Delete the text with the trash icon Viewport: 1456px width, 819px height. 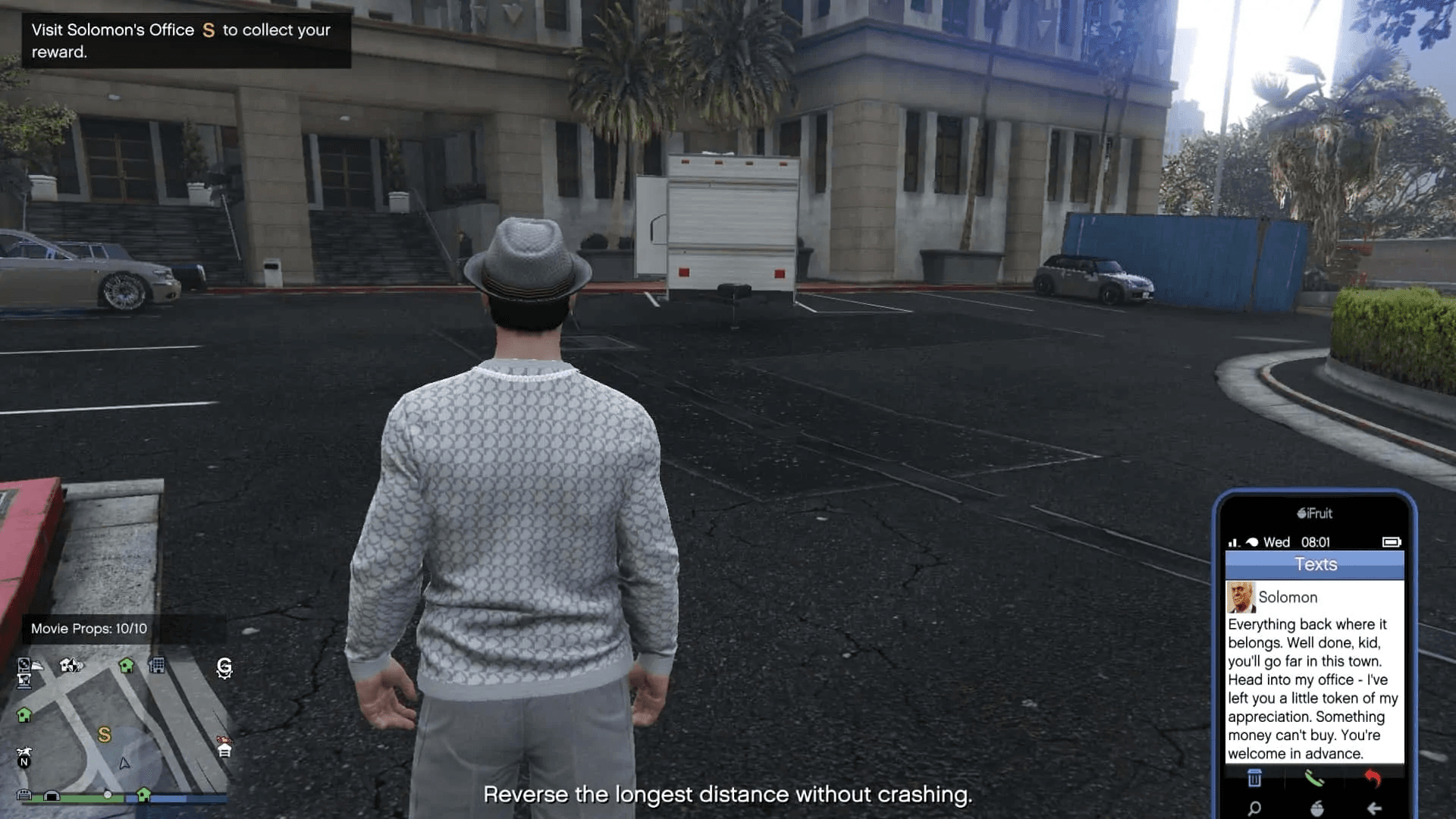pos(1254,778)
